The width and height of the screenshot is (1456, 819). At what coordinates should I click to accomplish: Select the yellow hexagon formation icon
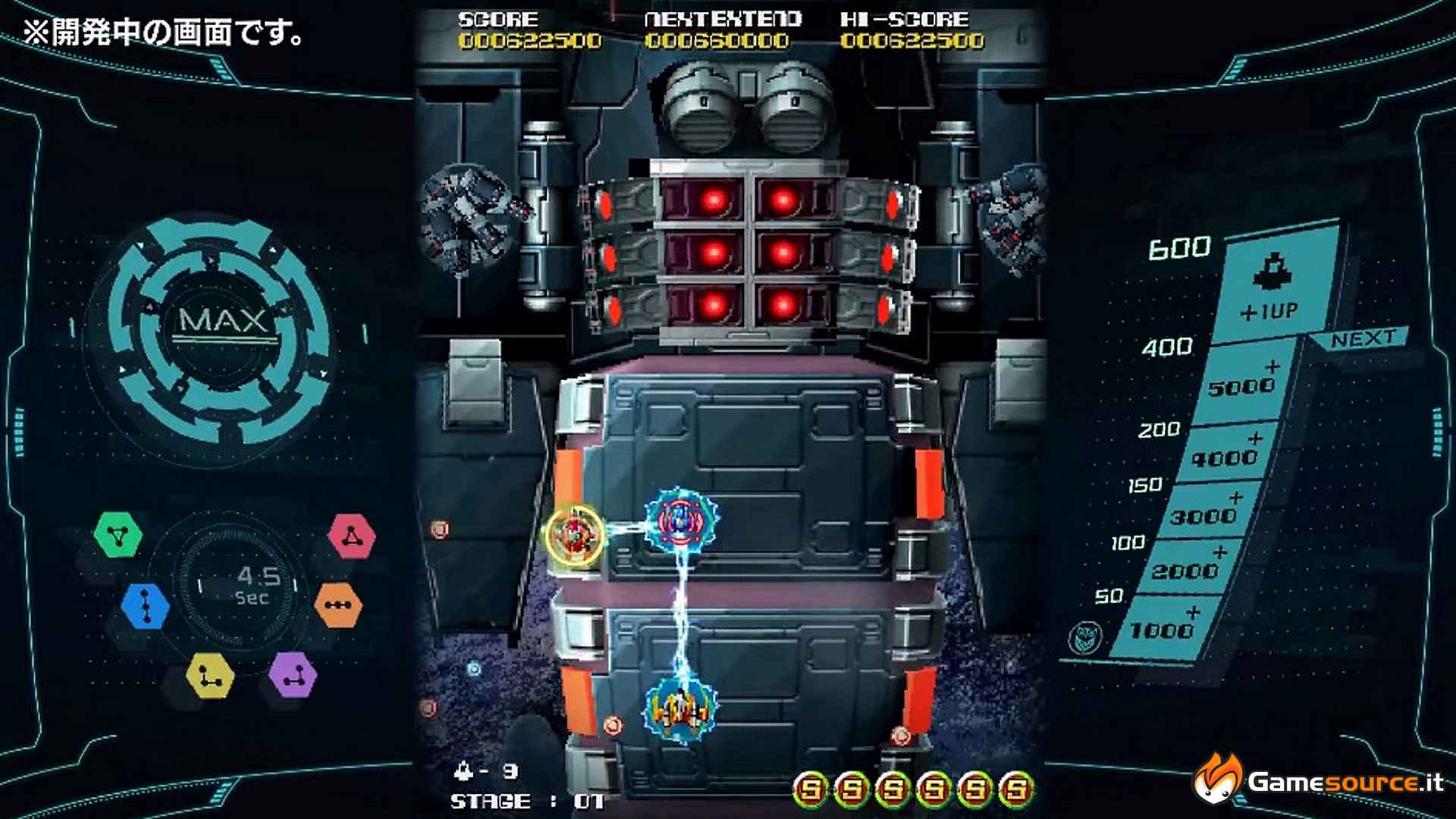tap(210, 675)
